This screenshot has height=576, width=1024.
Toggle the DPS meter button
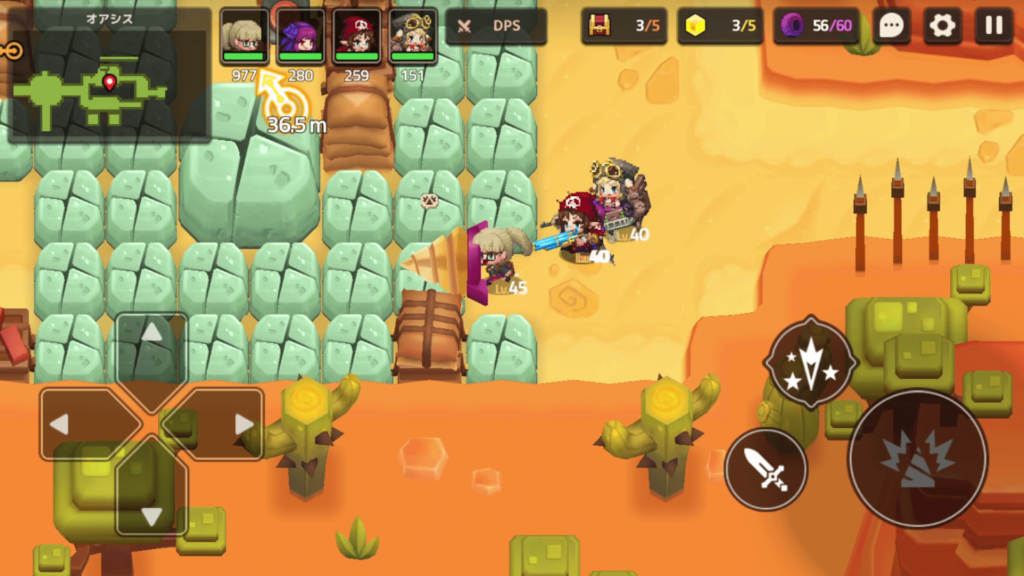pyautogui.click(x=496, y=27)
